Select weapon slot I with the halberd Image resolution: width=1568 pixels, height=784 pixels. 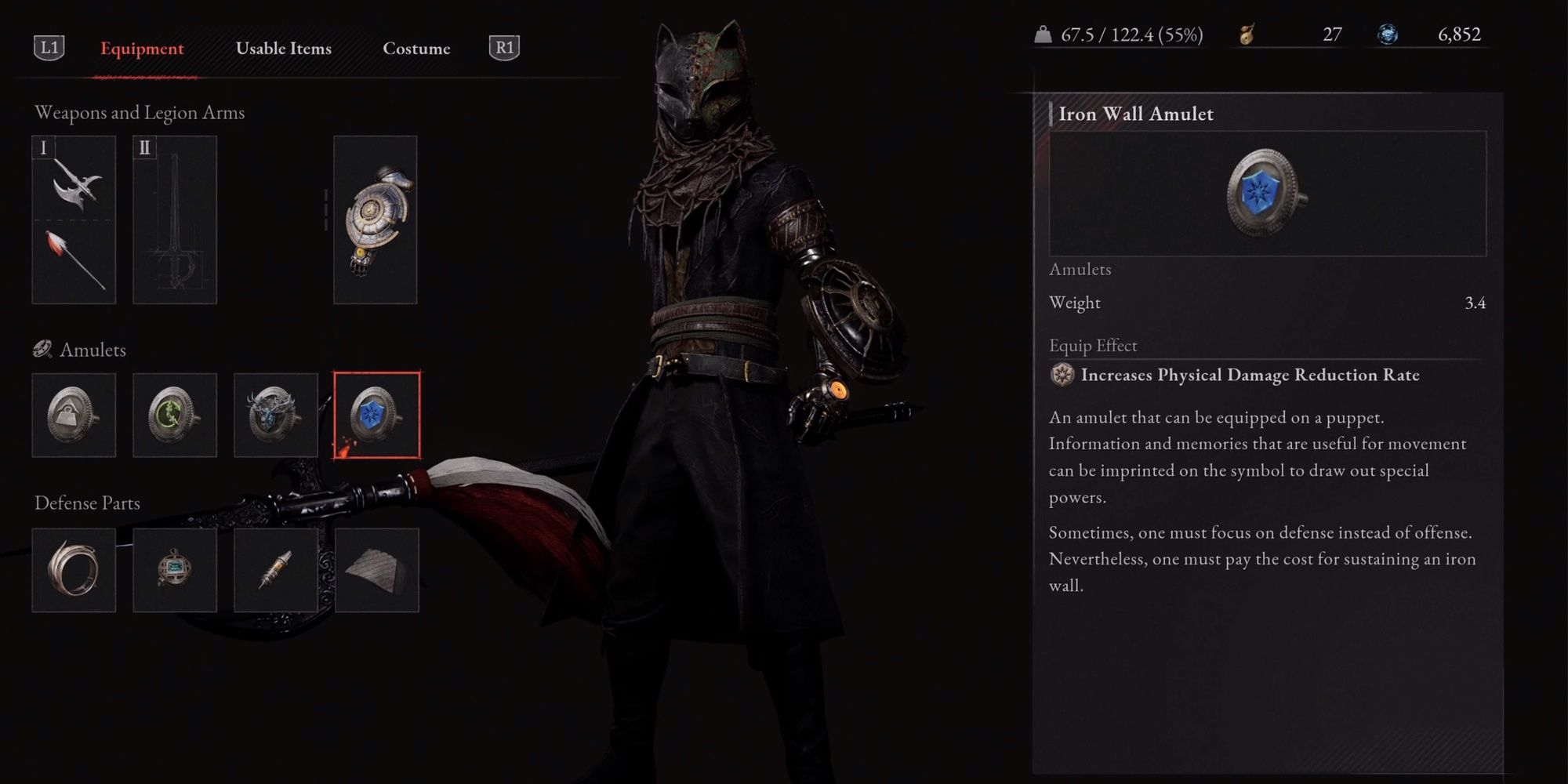[x=74, y=220]
